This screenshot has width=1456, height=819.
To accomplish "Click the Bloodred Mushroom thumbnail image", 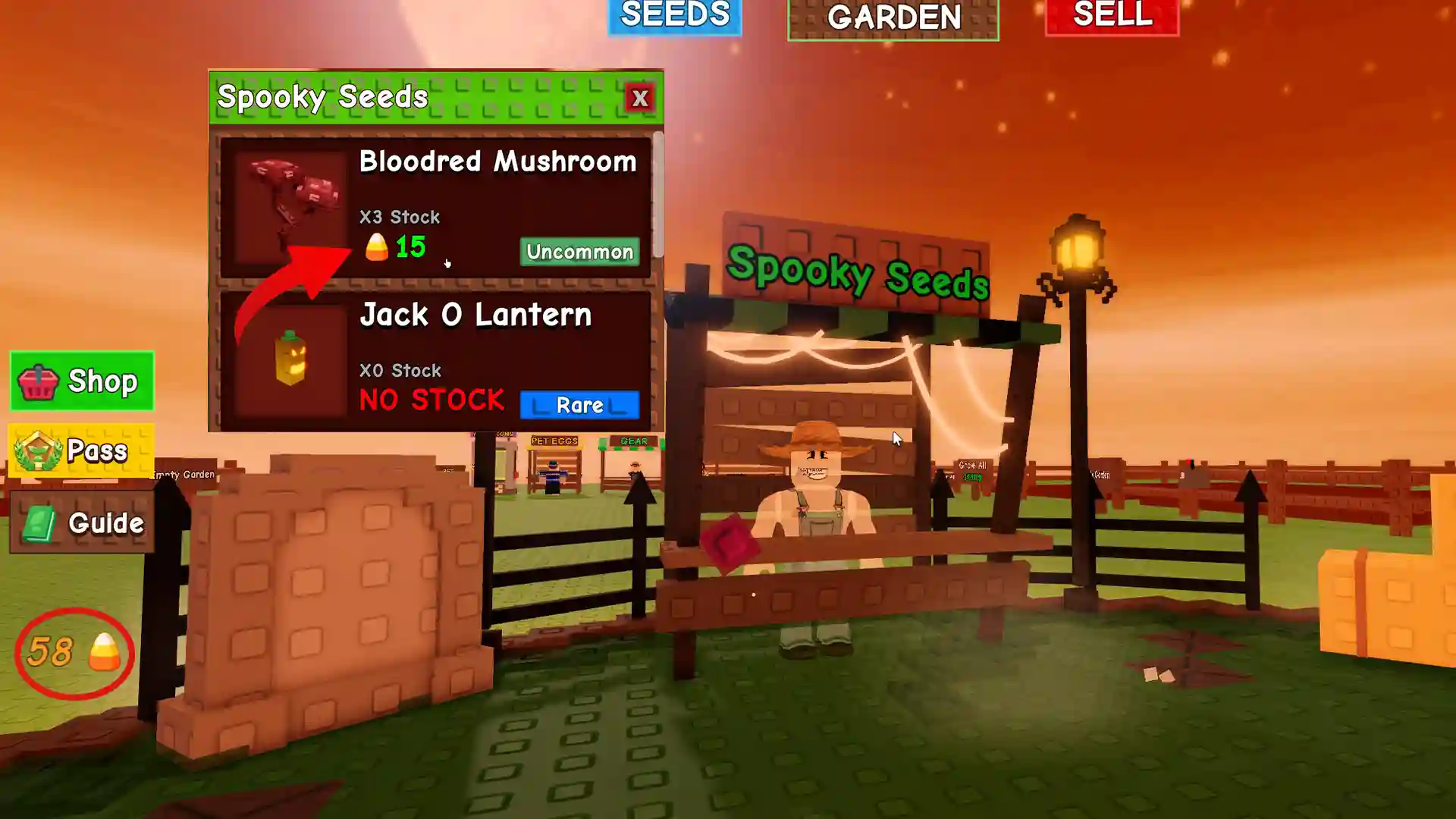I will (290, 205).
